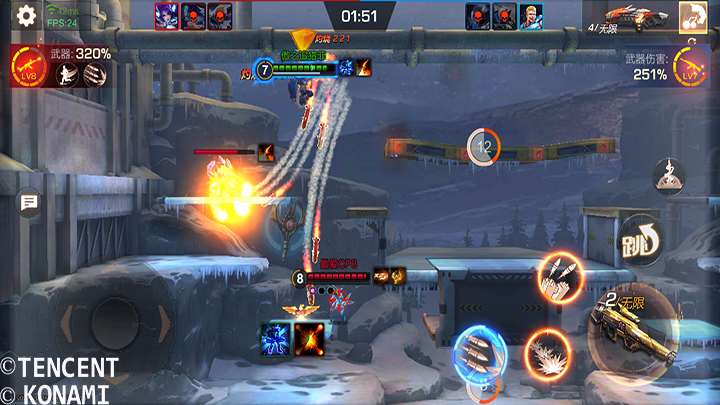Activate the ground burst skill
720x405 pixels.
[x=548, y=353]
